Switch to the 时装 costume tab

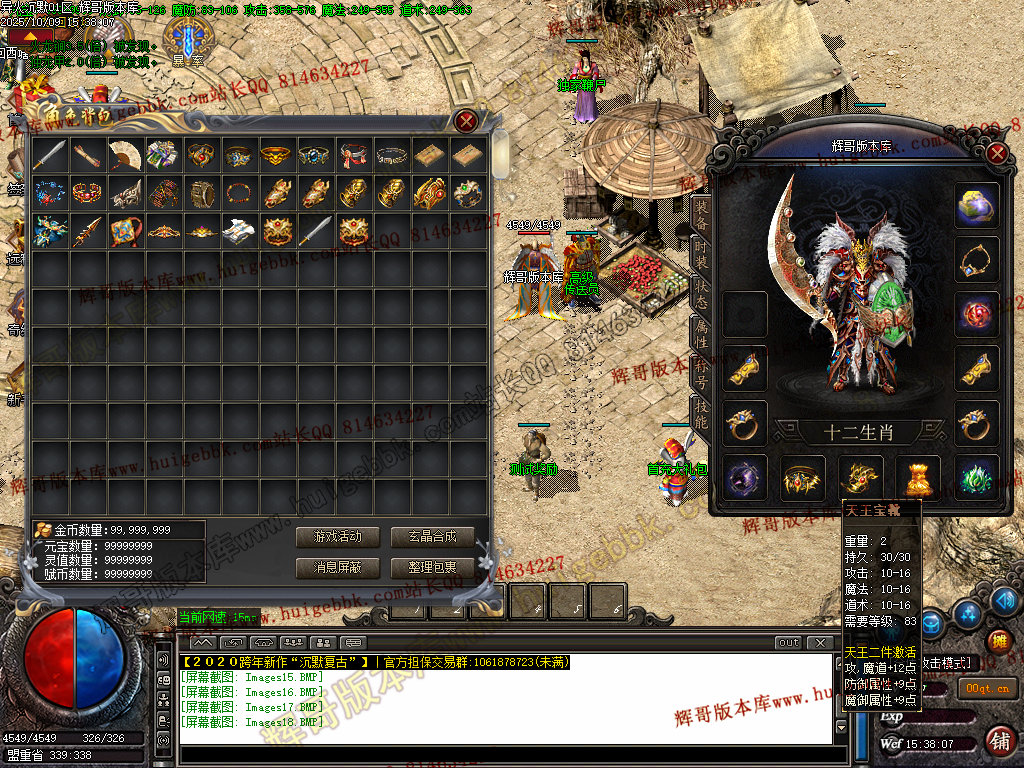tap(701, 253)
